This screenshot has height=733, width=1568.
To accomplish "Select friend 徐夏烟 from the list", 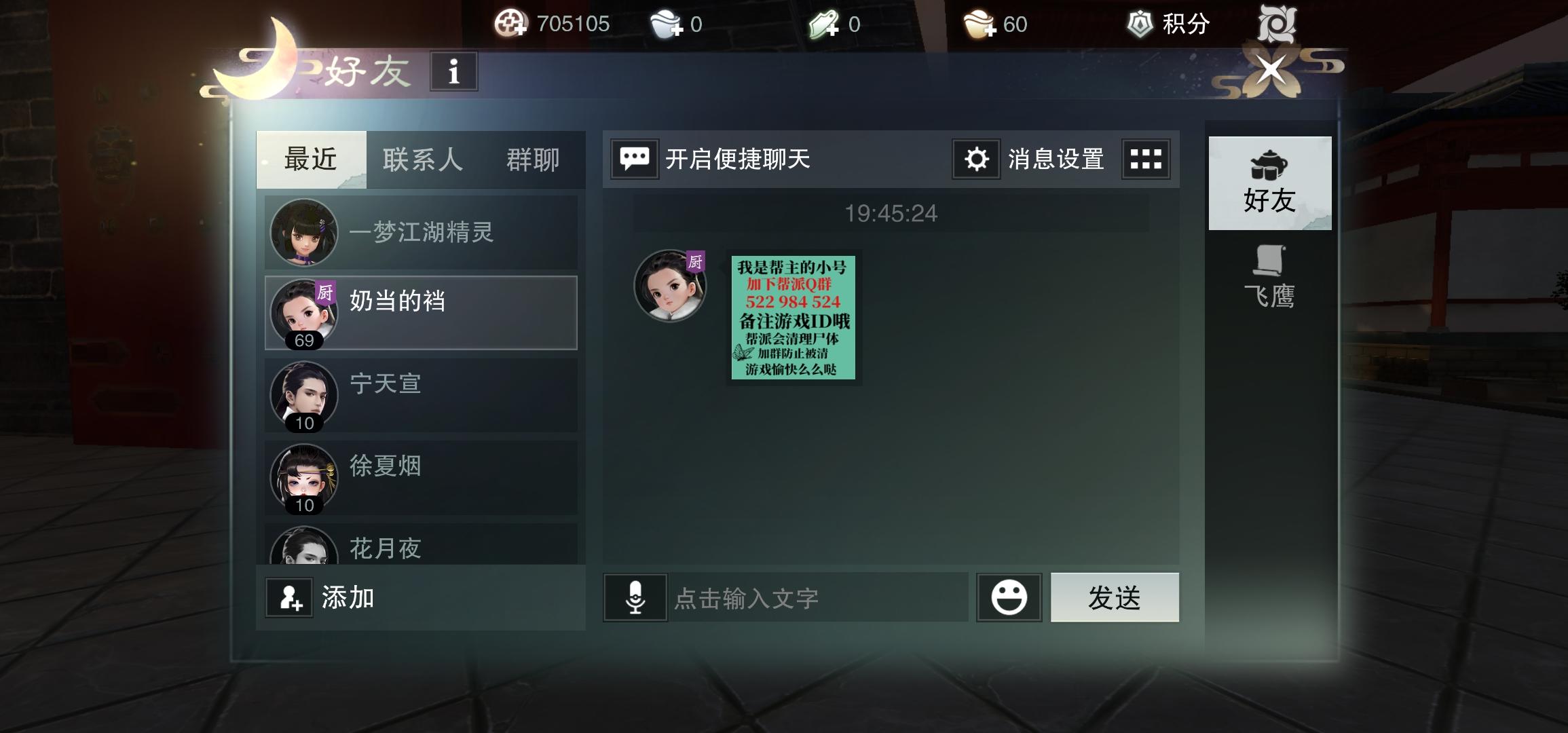I will pos(421,477).
